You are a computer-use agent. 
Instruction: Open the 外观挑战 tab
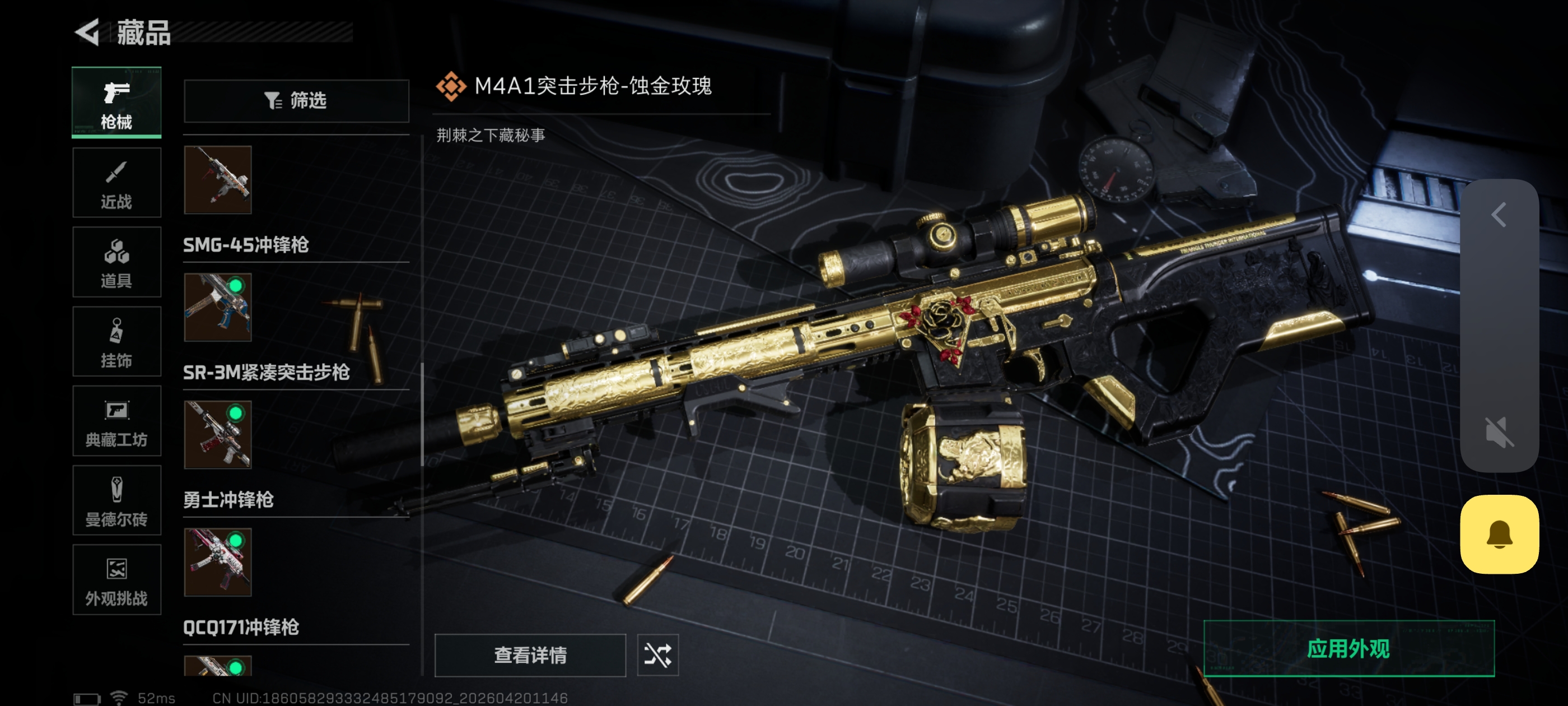(x=116, y=580)
